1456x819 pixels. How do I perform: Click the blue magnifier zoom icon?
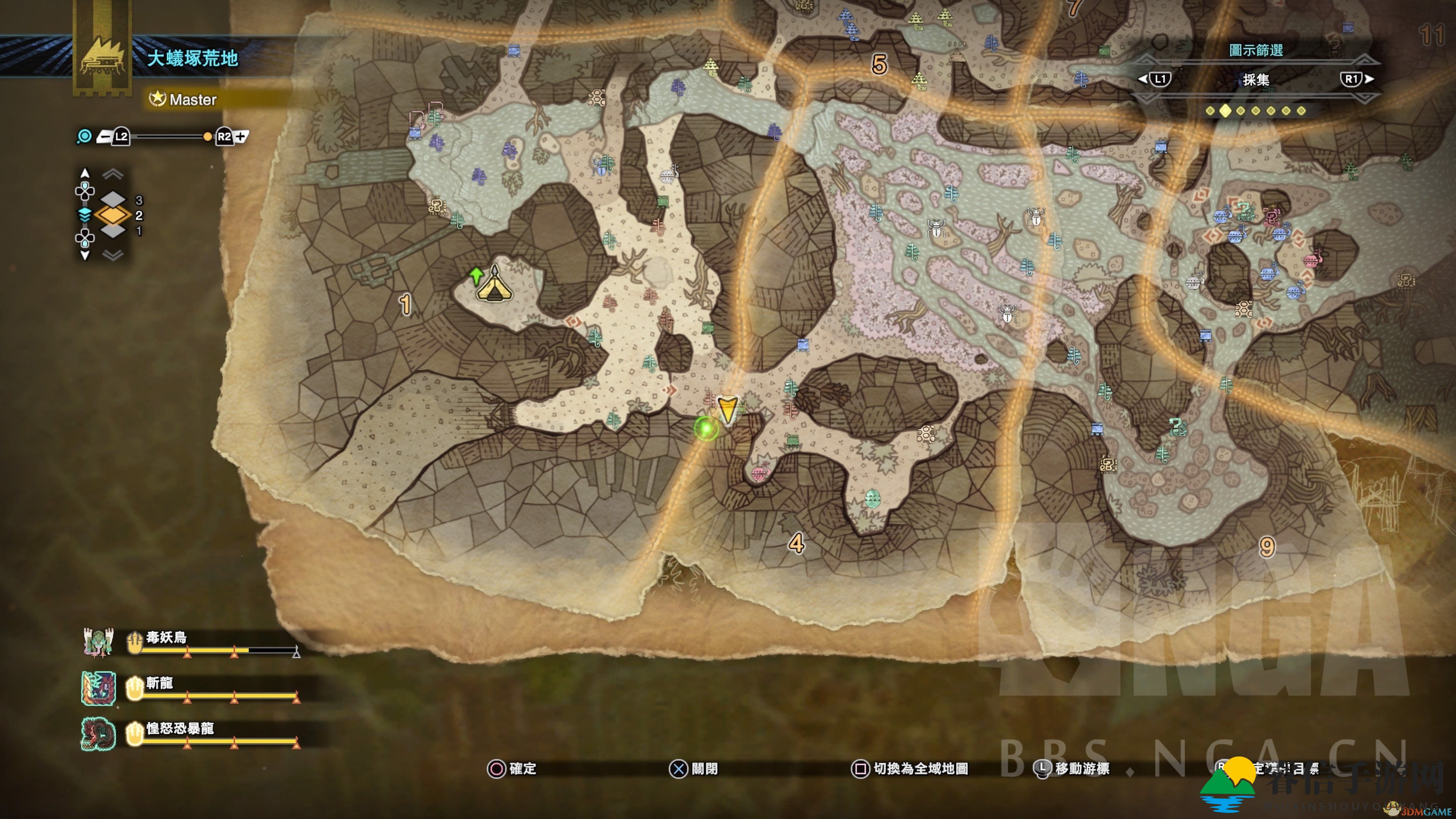click(x=84, y=136)
